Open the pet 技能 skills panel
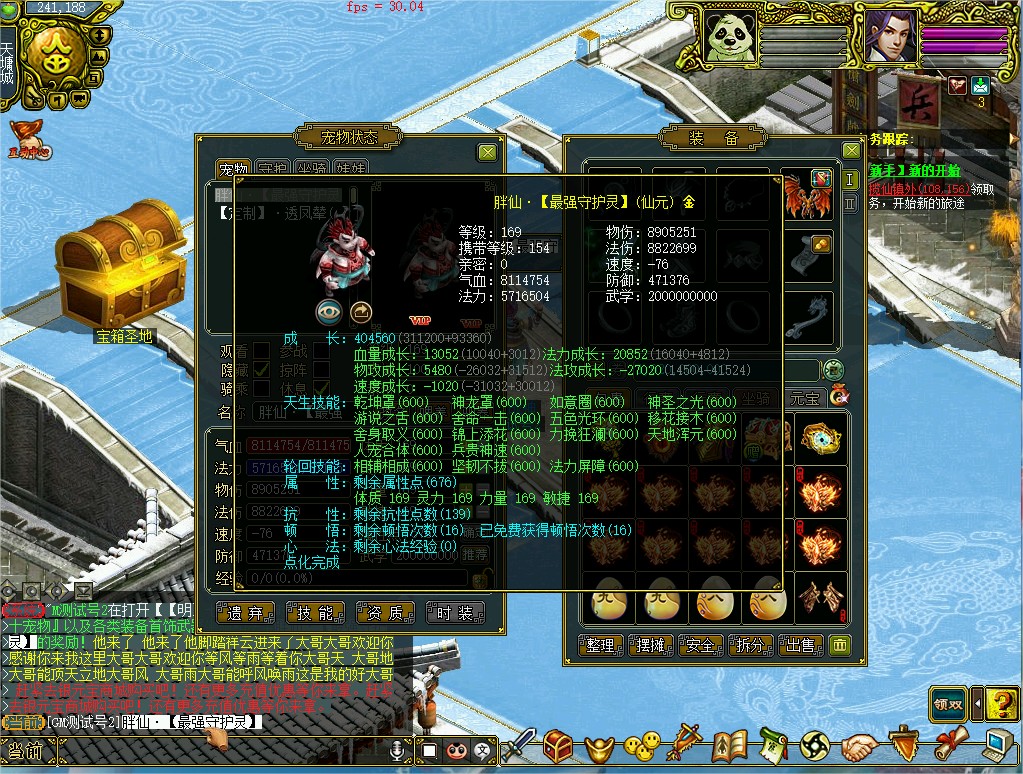The image size is (1023, 774). point(315,613)
